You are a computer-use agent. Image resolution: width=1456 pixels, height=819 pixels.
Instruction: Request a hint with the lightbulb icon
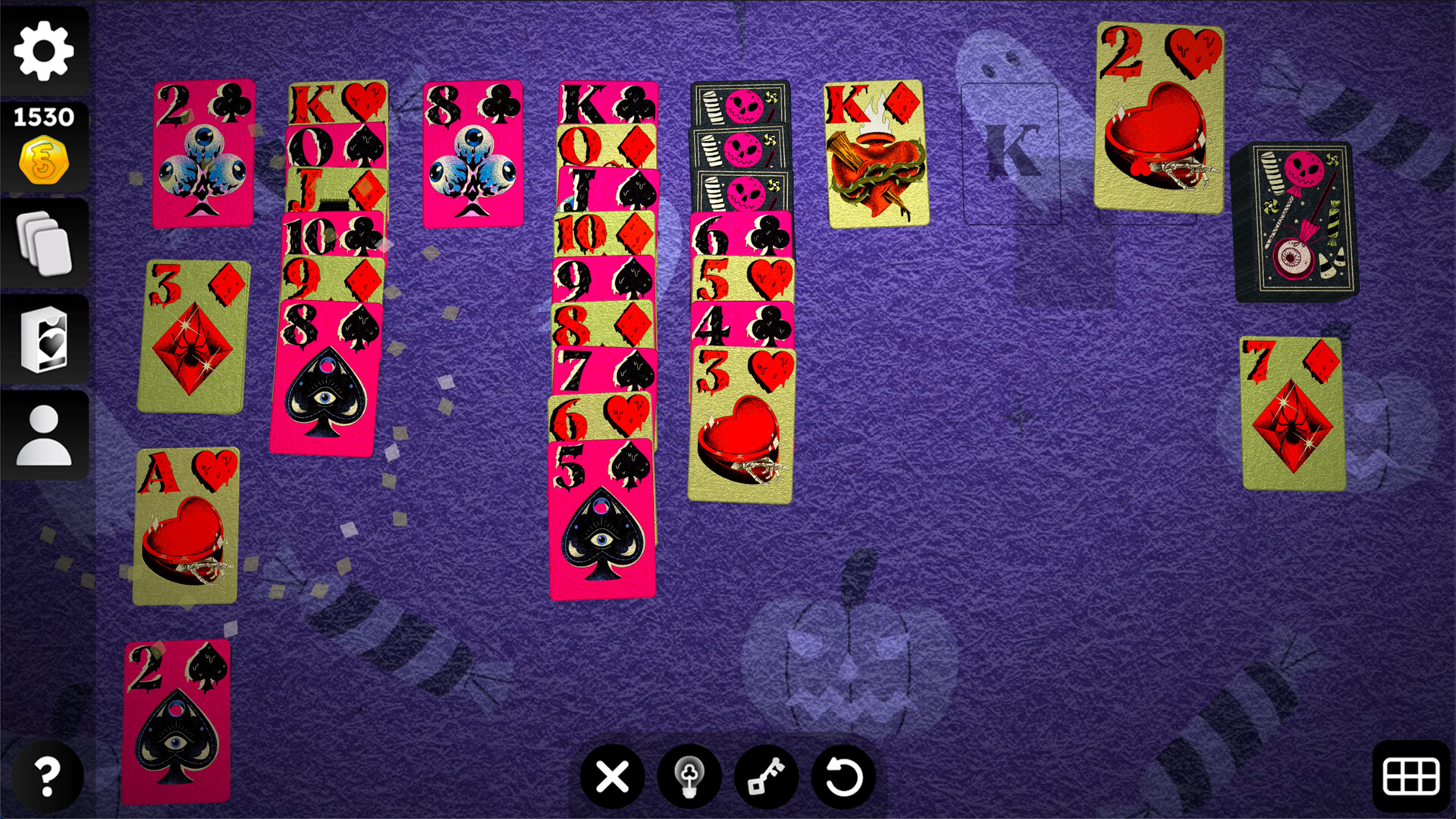(x=689, y=777)
